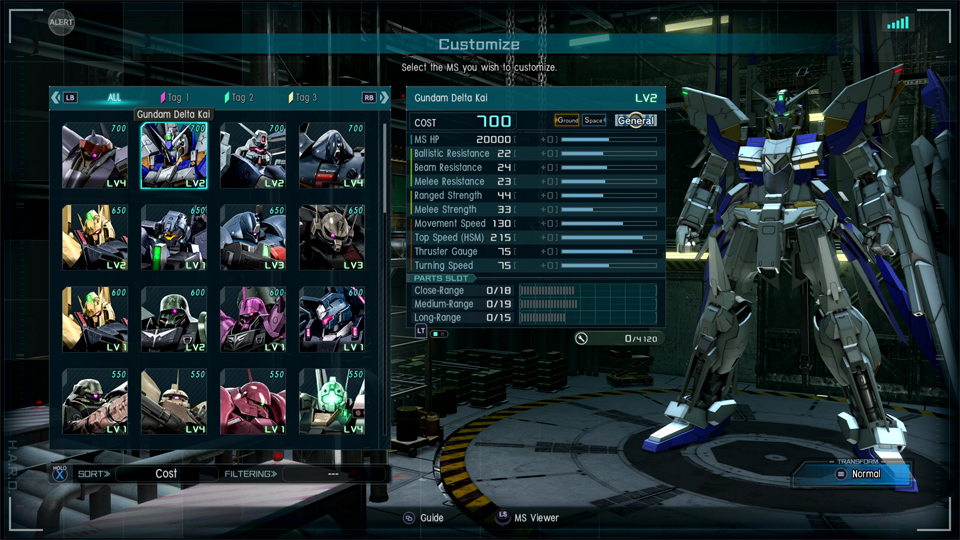Viewport: 960px width, 540px height.
Task: Select the crimson LV1 mobile suit costing 550
Action: (x=253, y=402)
